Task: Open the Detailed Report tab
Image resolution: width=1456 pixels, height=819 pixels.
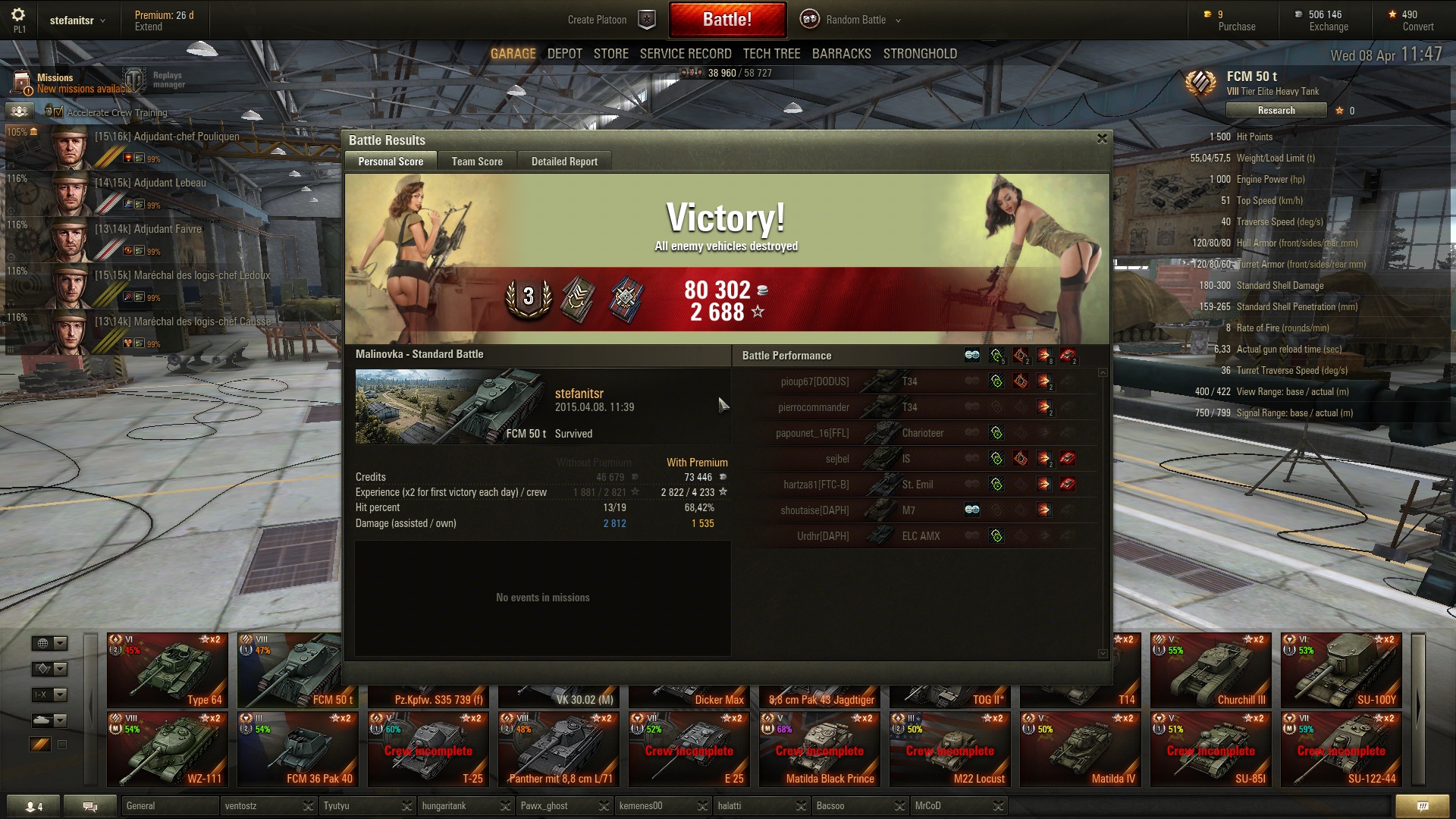Action: coord(564,162)
